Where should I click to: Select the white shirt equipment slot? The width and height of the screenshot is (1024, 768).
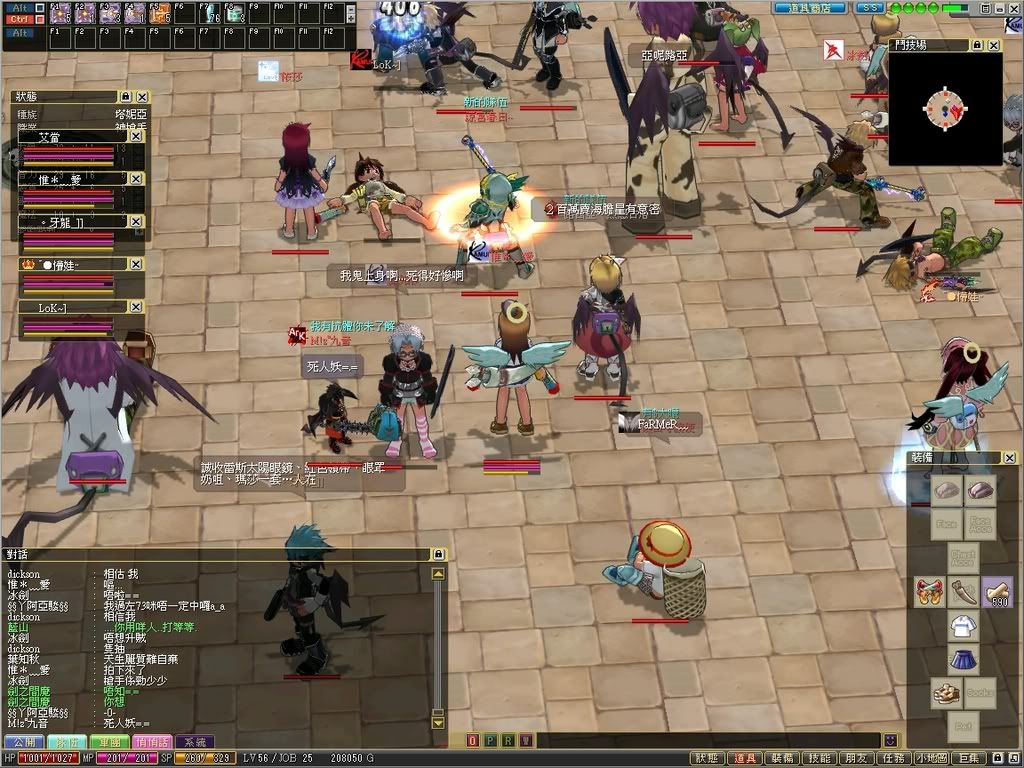click(963, 627)
